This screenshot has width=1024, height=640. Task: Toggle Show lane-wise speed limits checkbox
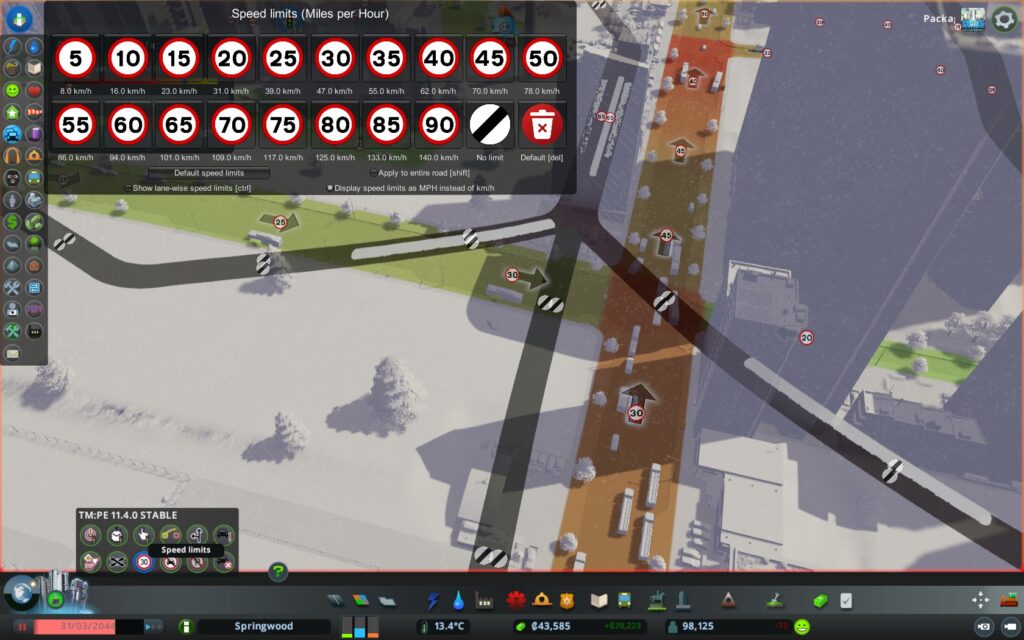[x=128, y=188]
